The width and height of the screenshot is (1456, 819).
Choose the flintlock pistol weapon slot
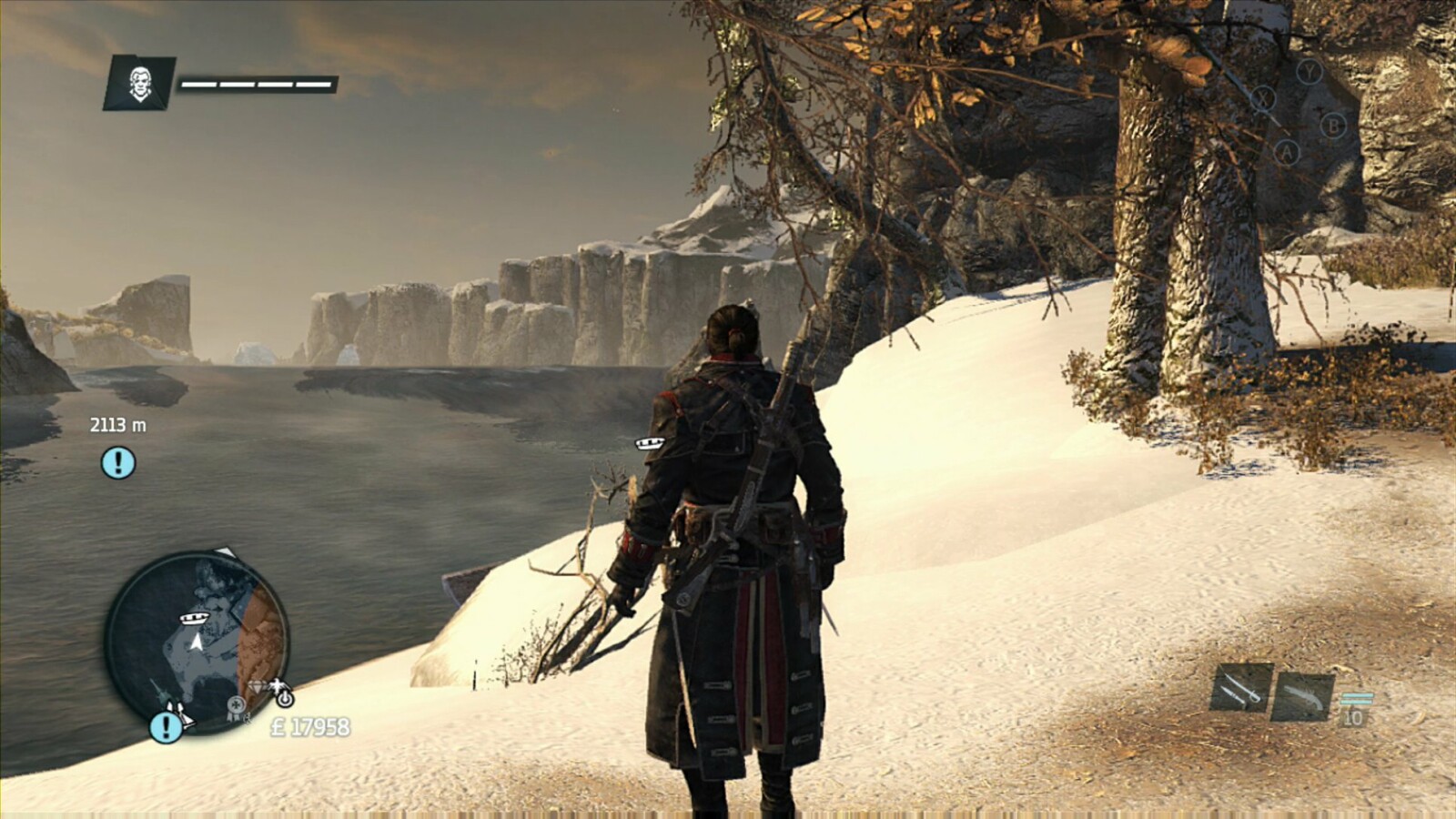pos(1303,696)
